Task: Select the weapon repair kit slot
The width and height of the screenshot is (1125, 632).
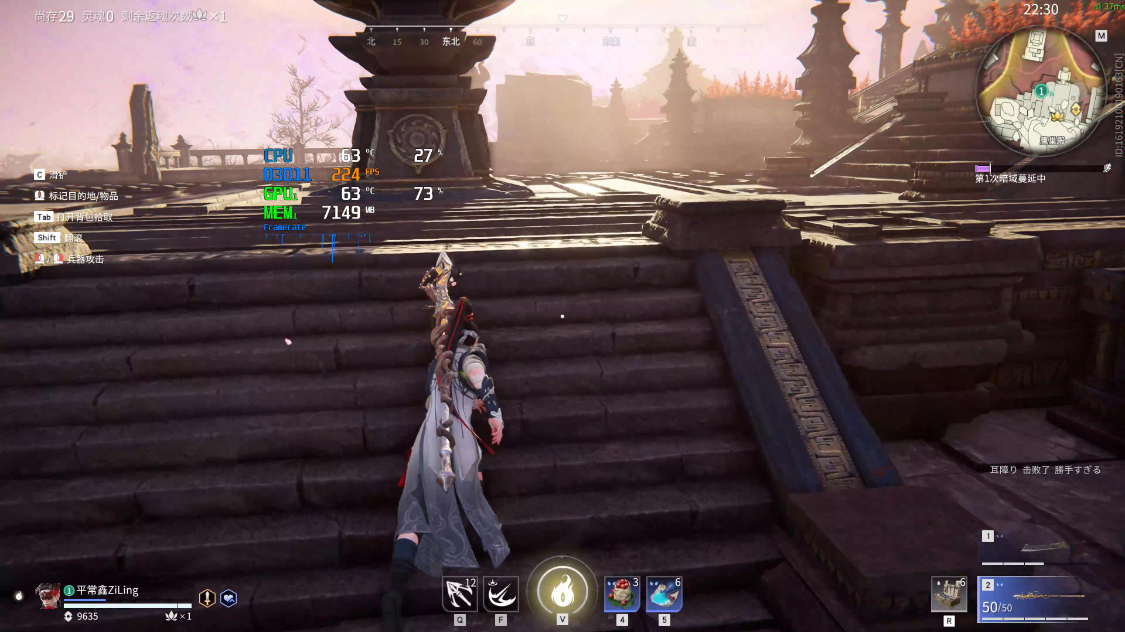Action: point(948,594)
